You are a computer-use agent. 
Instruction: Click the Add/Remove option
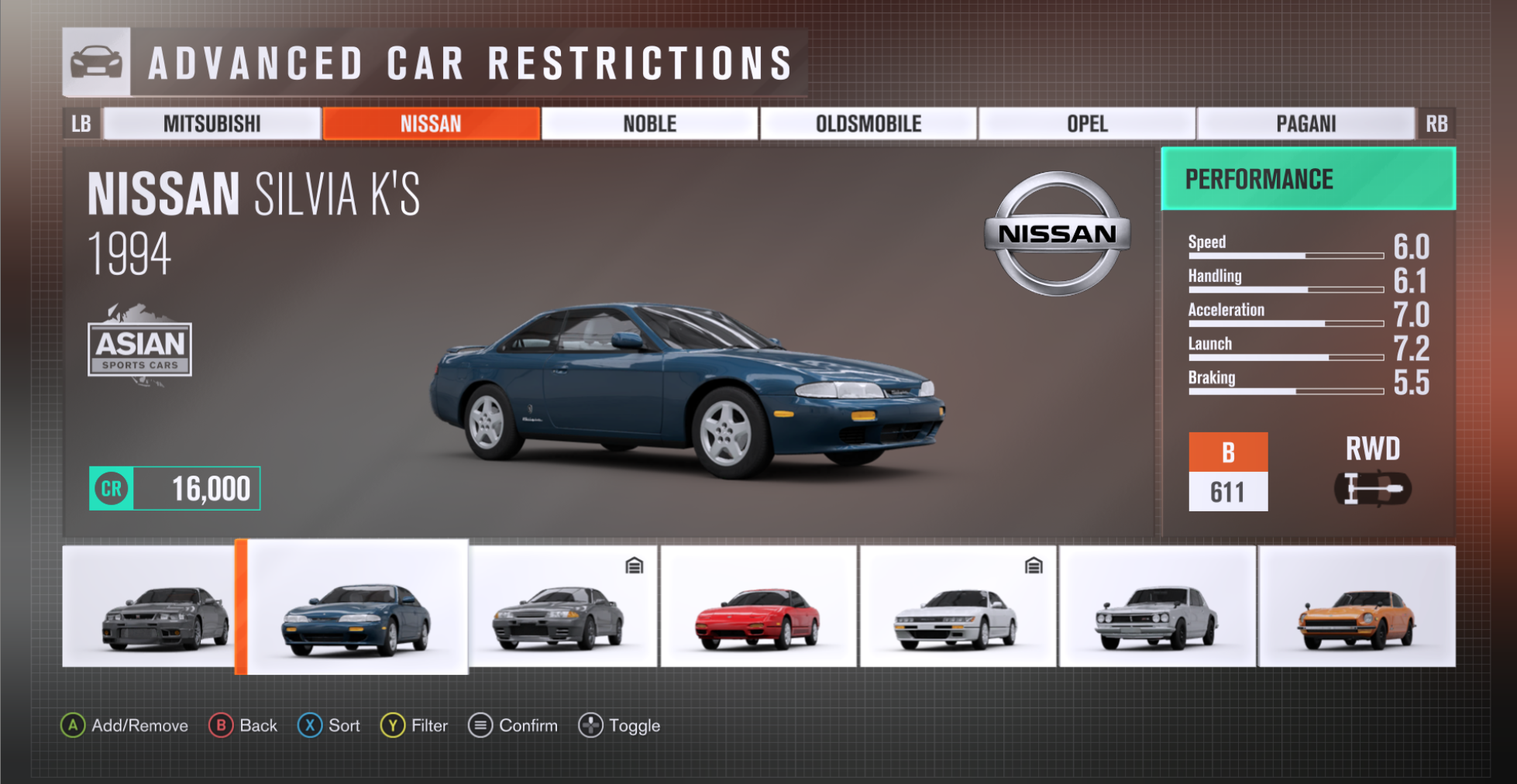[x=125, y=726]
